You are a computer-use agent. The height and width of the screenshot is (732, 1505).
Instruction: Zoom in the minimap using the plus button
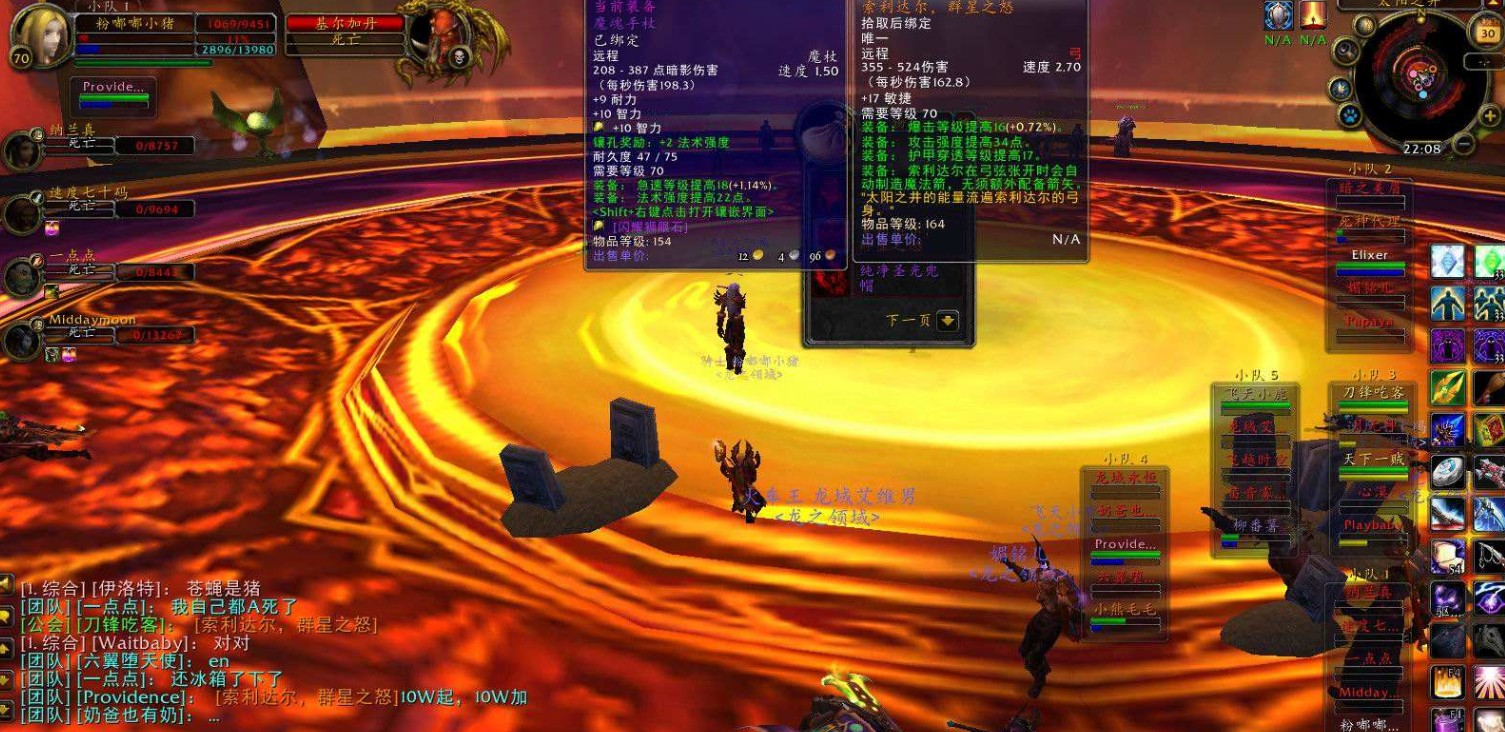tap(1489, 115)
